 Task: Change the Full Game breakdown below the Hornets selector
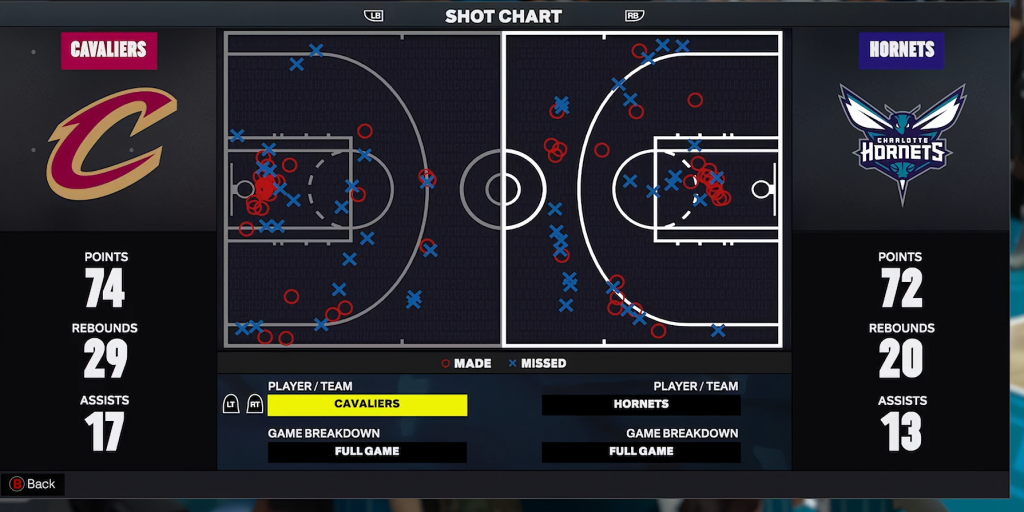(x=641, y=451)
